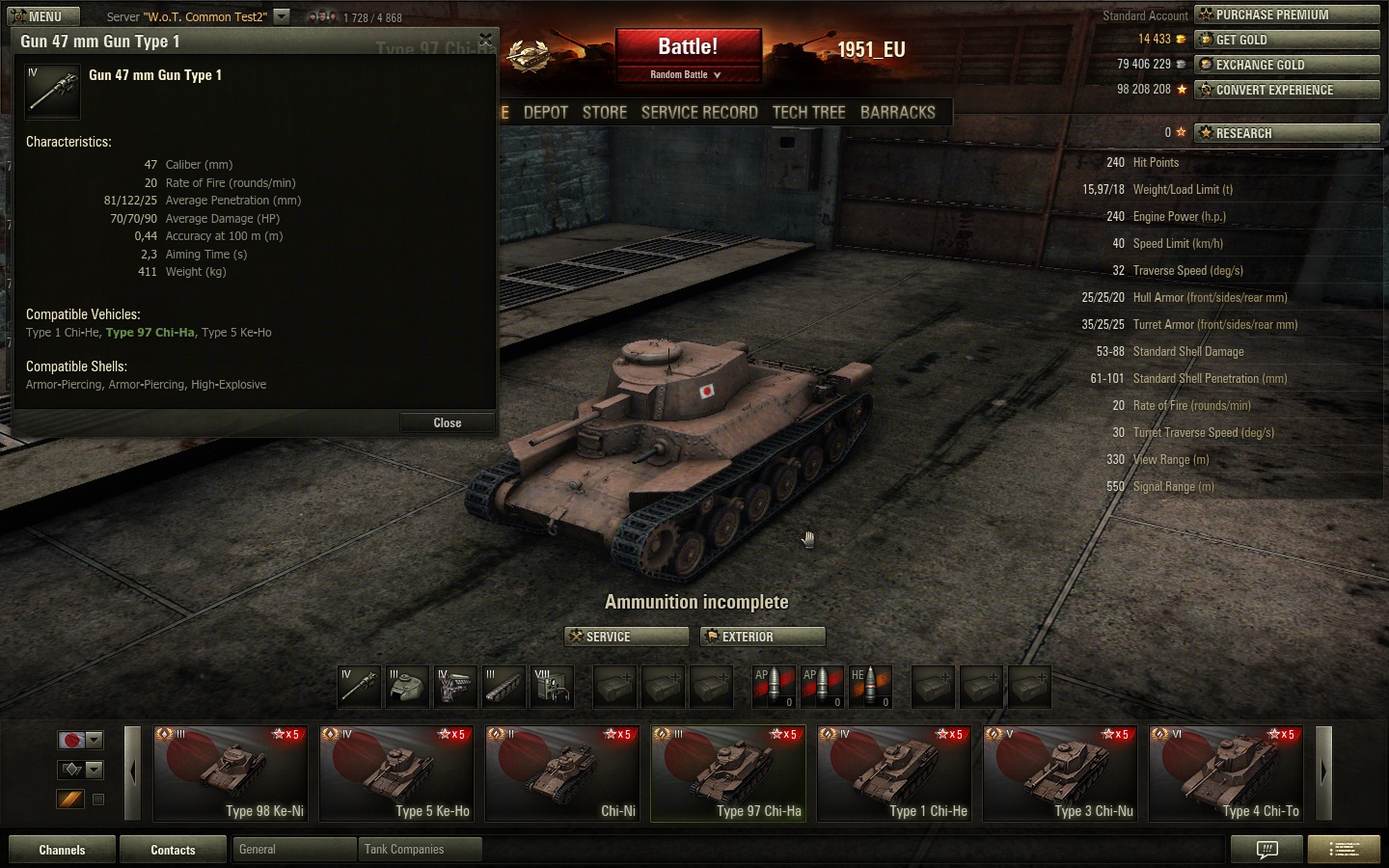Open the Exterior customization button
The image size is (1389, 868).
coord(763,637)
